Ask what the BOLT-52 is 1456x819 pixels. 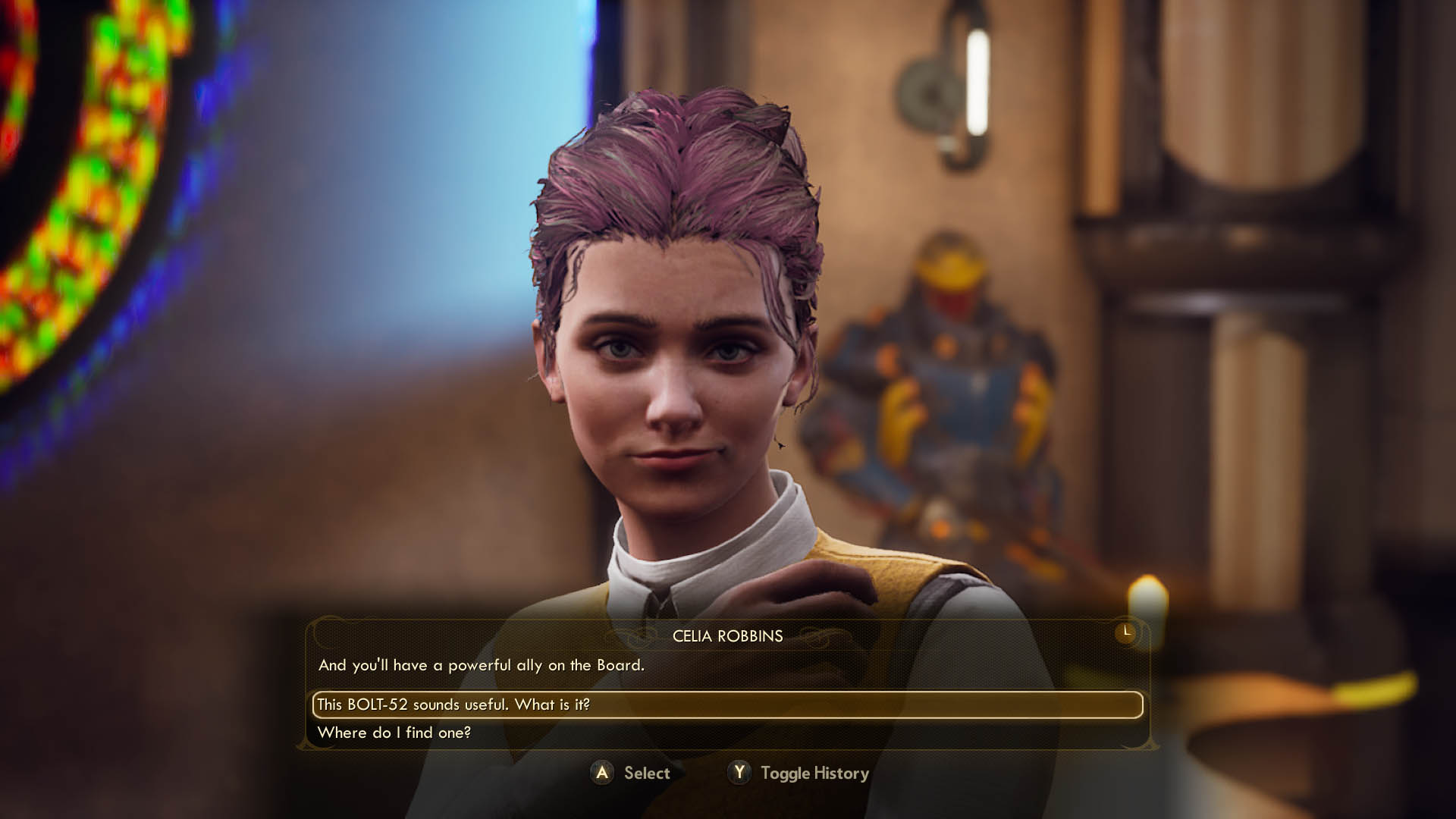tap(453, 704)
